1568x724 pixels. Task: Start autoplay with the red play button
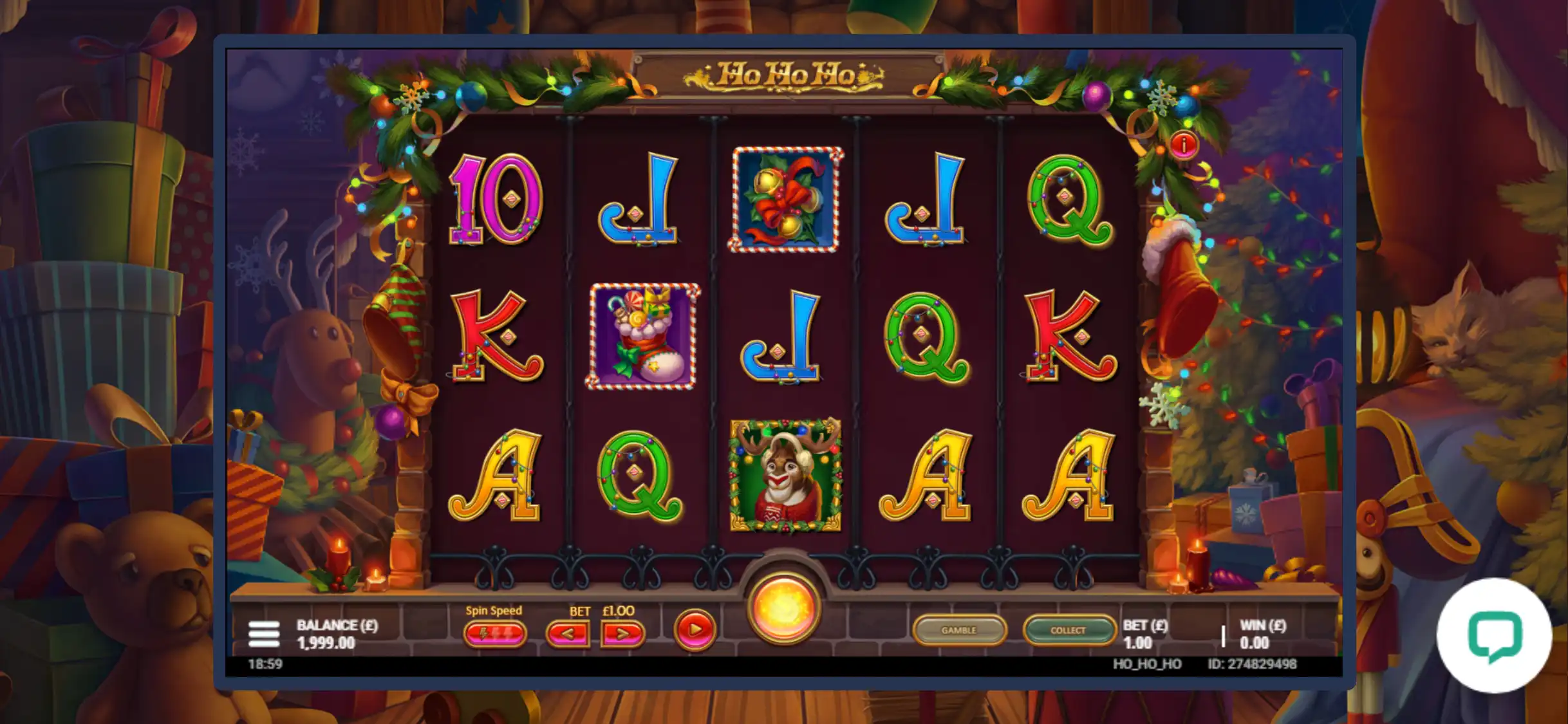(695, 629)
